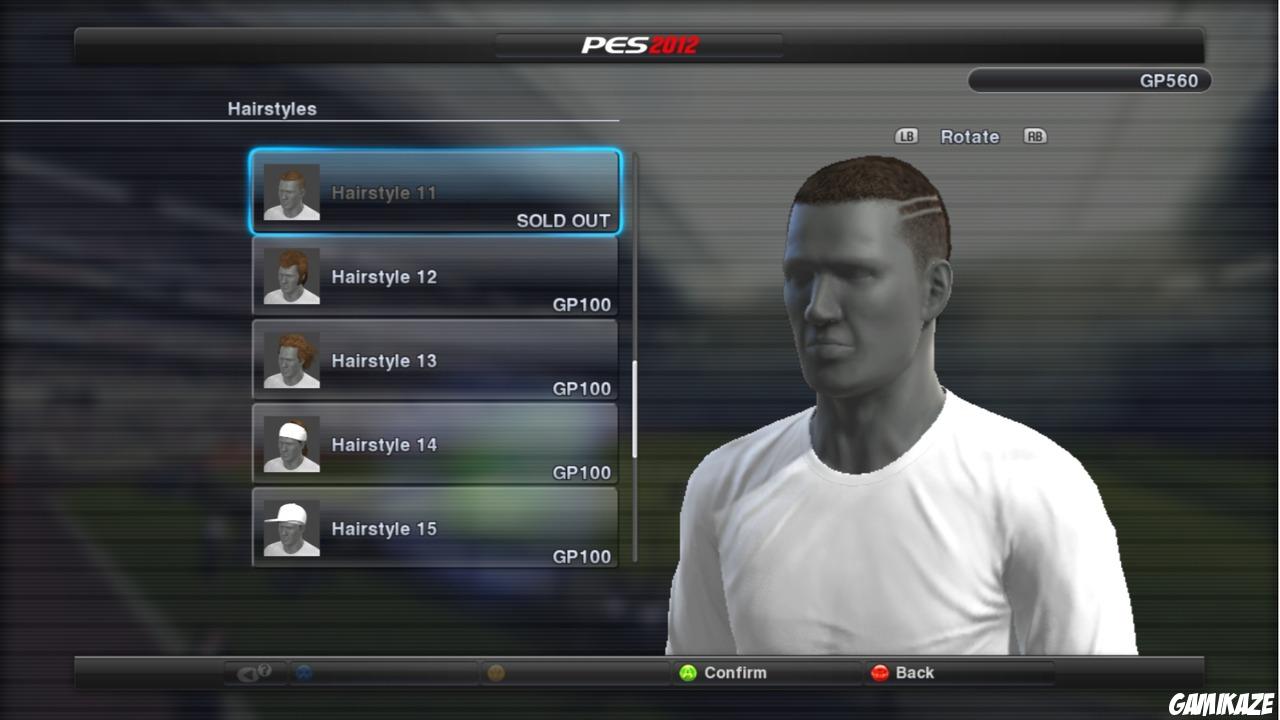Click the green A Confirm icon
Screen dimensions: 1280x720
click(687, 673)
